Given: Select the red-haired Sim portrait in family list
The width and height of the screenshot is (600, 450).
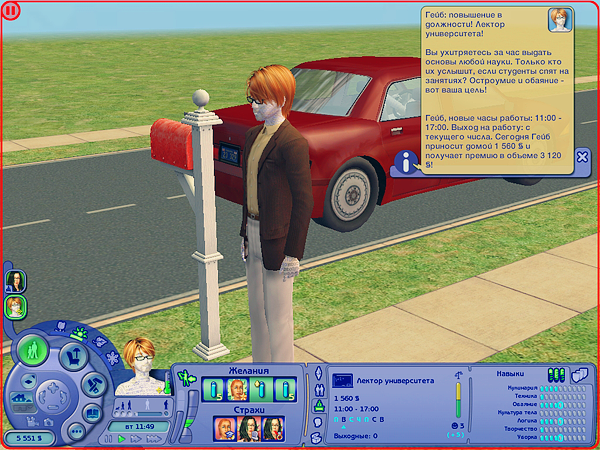Looking at the screenshot, I should point(16,306).
